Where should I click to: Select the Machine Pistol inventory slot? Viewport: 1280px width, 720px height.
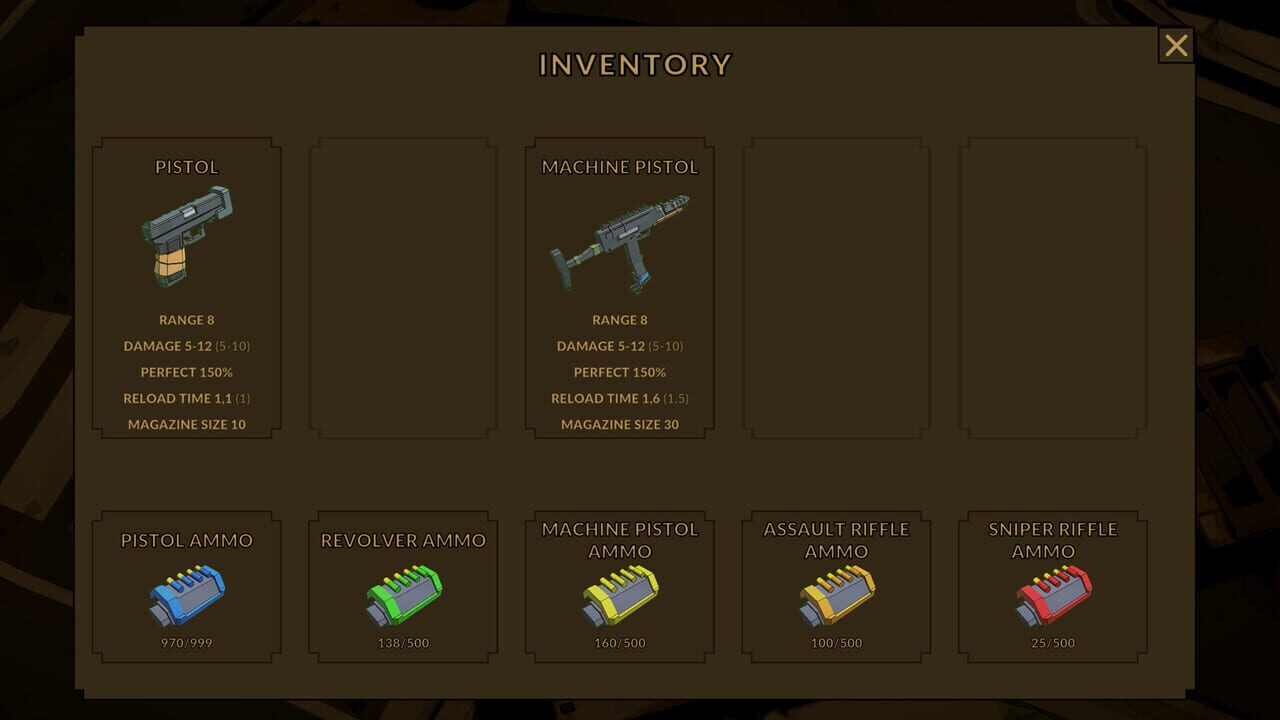pyautogui.click(x=620, y=290)
